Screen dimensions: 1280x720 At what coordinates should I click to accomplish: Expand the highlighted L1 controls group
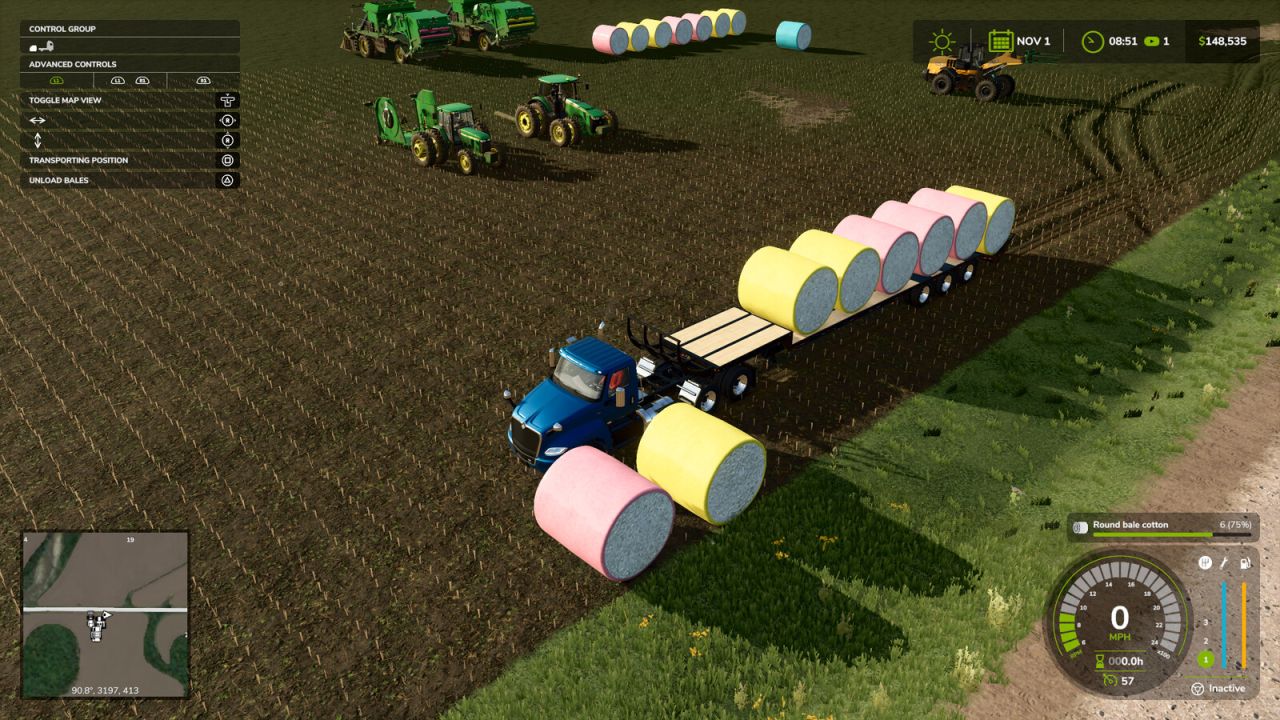point(55,80)
